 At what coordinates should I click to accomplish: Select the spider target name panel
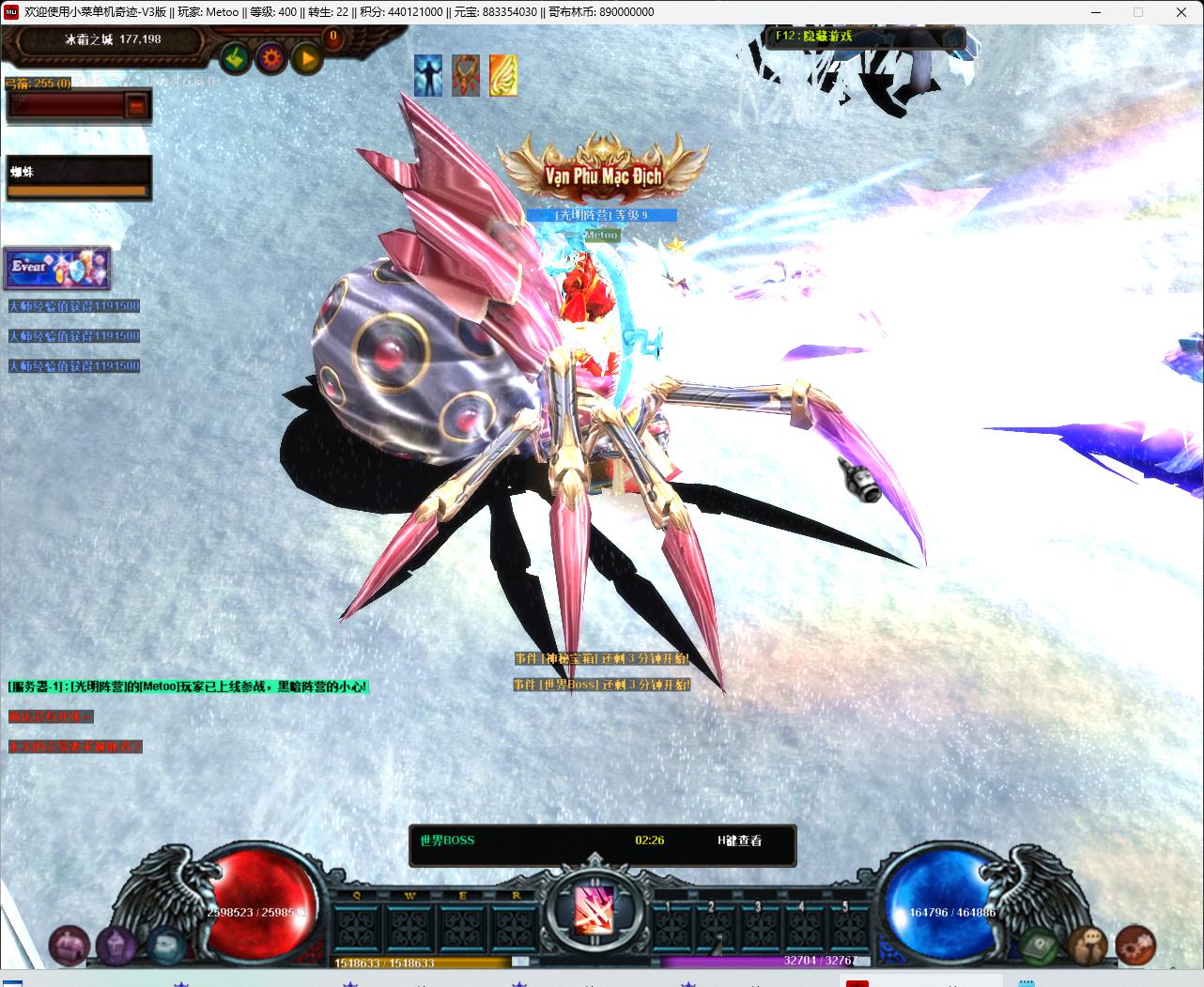pyautogui.click(x=78, y=177)
